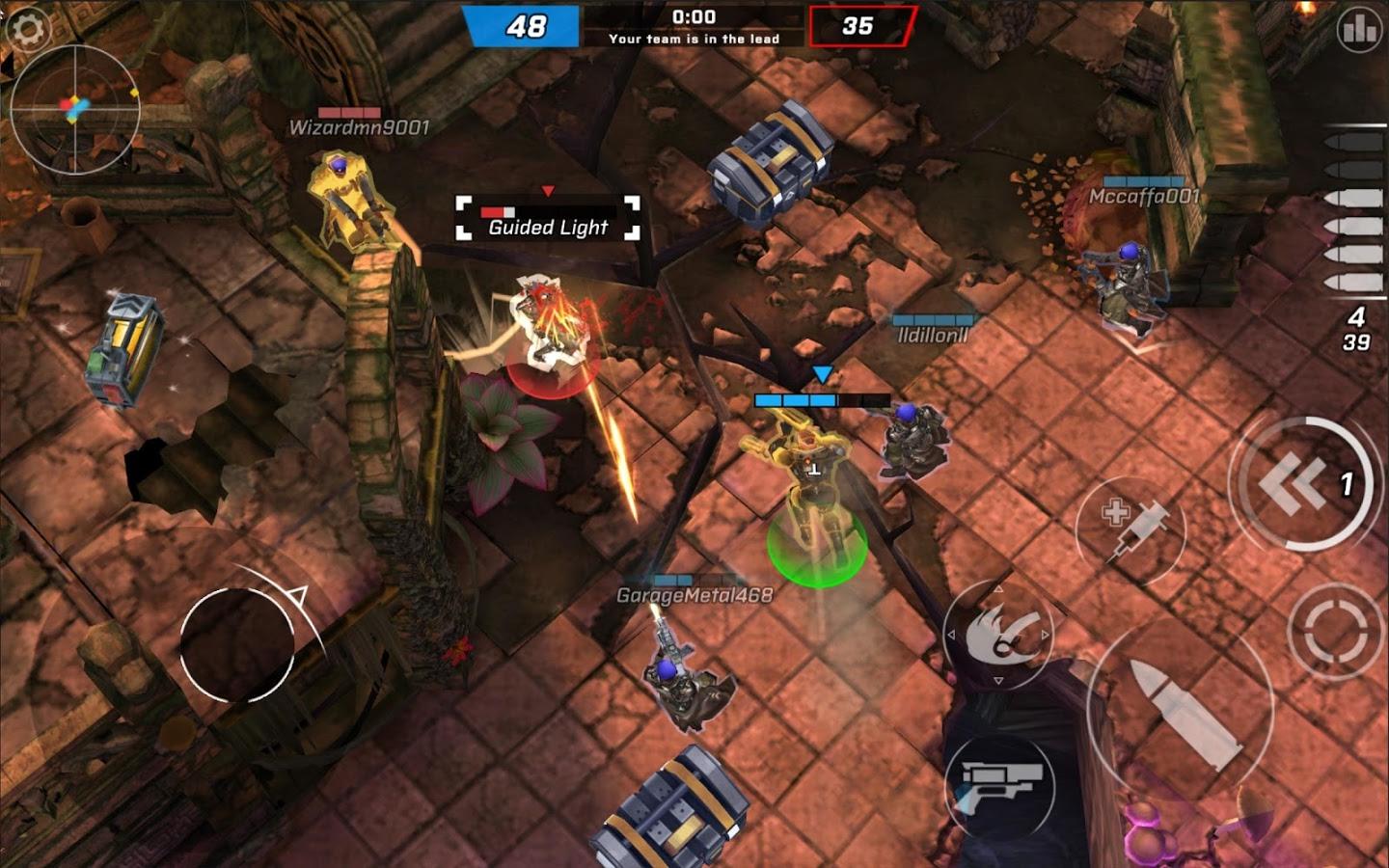Fire weapon with the large bullet button
This screenshot has width=1389, height=868.
coord(1182,711)
